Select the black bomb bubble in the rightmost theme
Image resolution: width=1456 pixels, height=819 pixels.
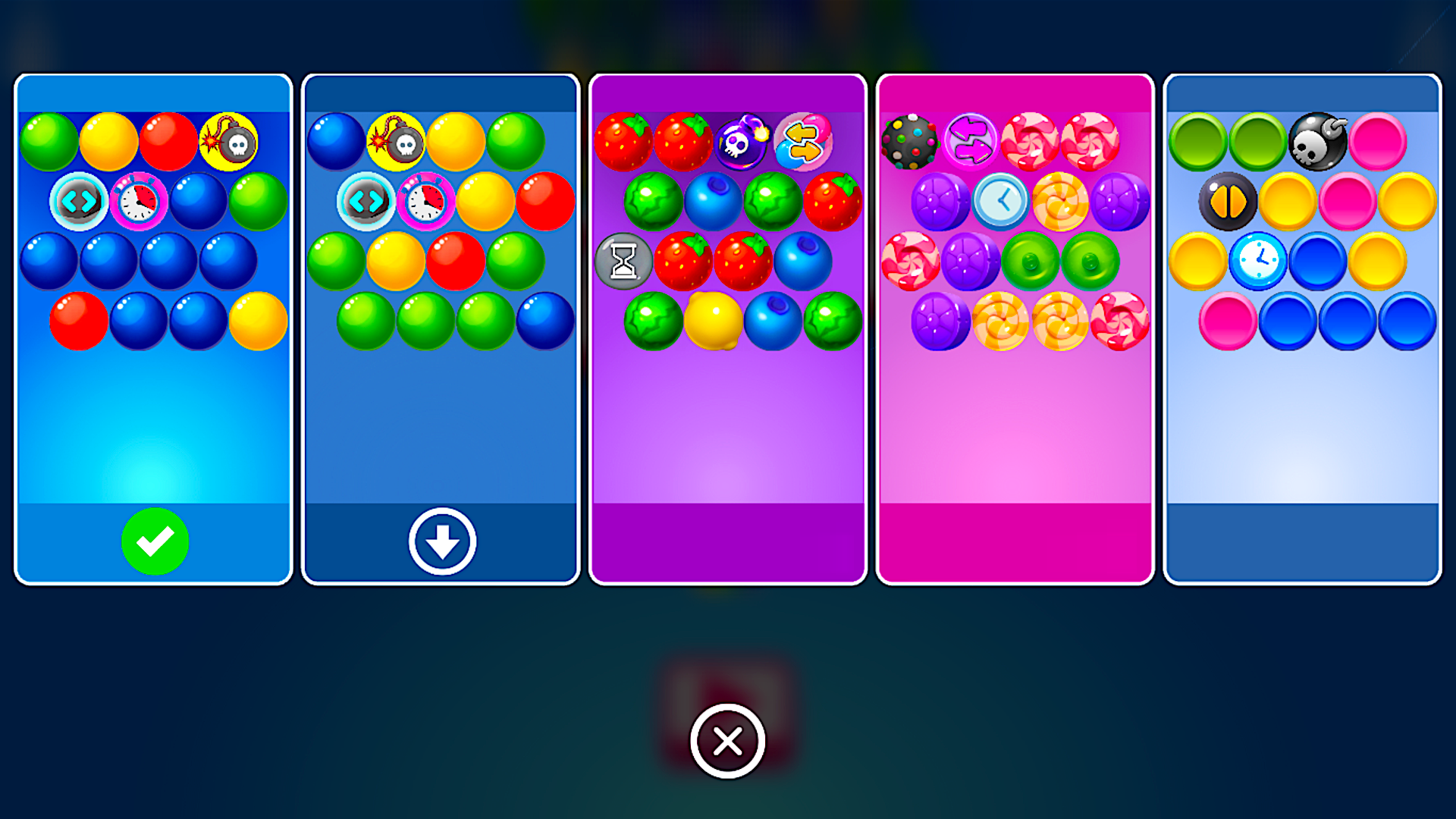click(x=1316, y=141)
